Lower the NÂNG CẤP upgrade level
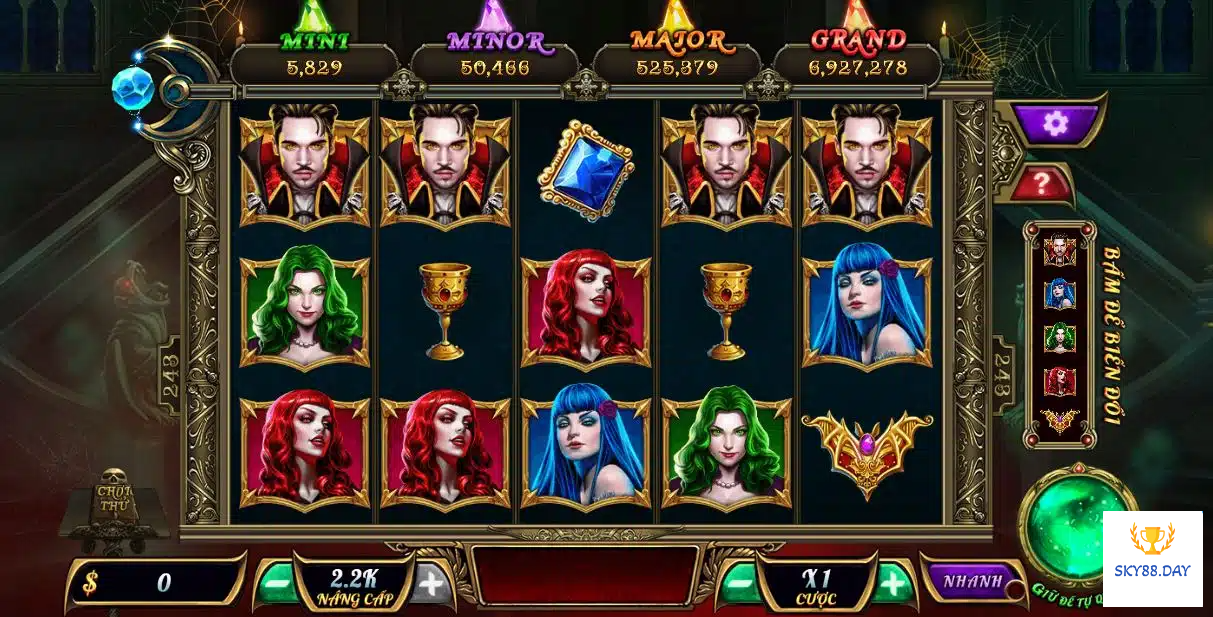 (x=275, y=583)
